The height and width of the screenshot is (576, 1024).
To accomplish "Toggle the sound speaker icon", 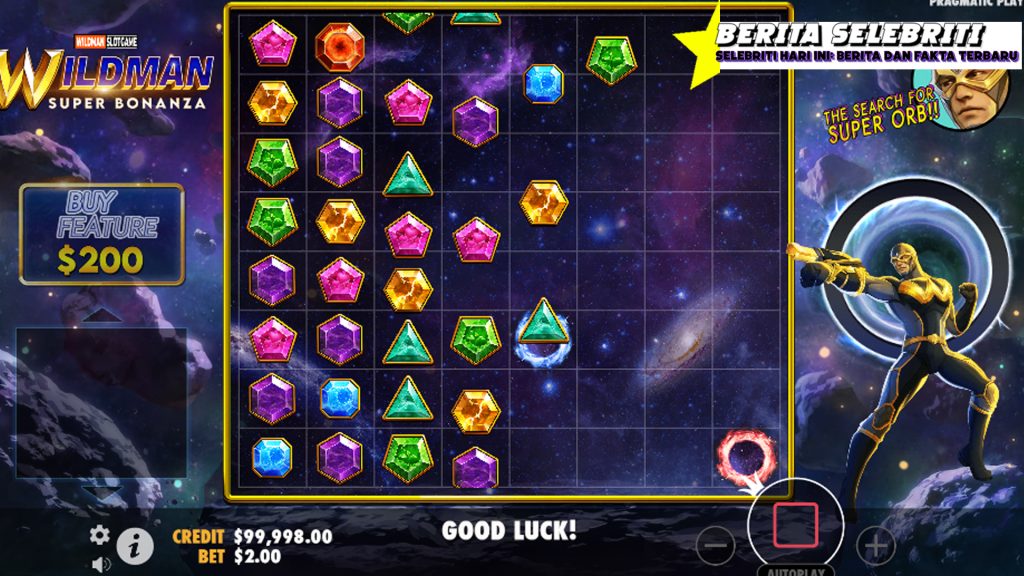I will click(x=100, y=564).
